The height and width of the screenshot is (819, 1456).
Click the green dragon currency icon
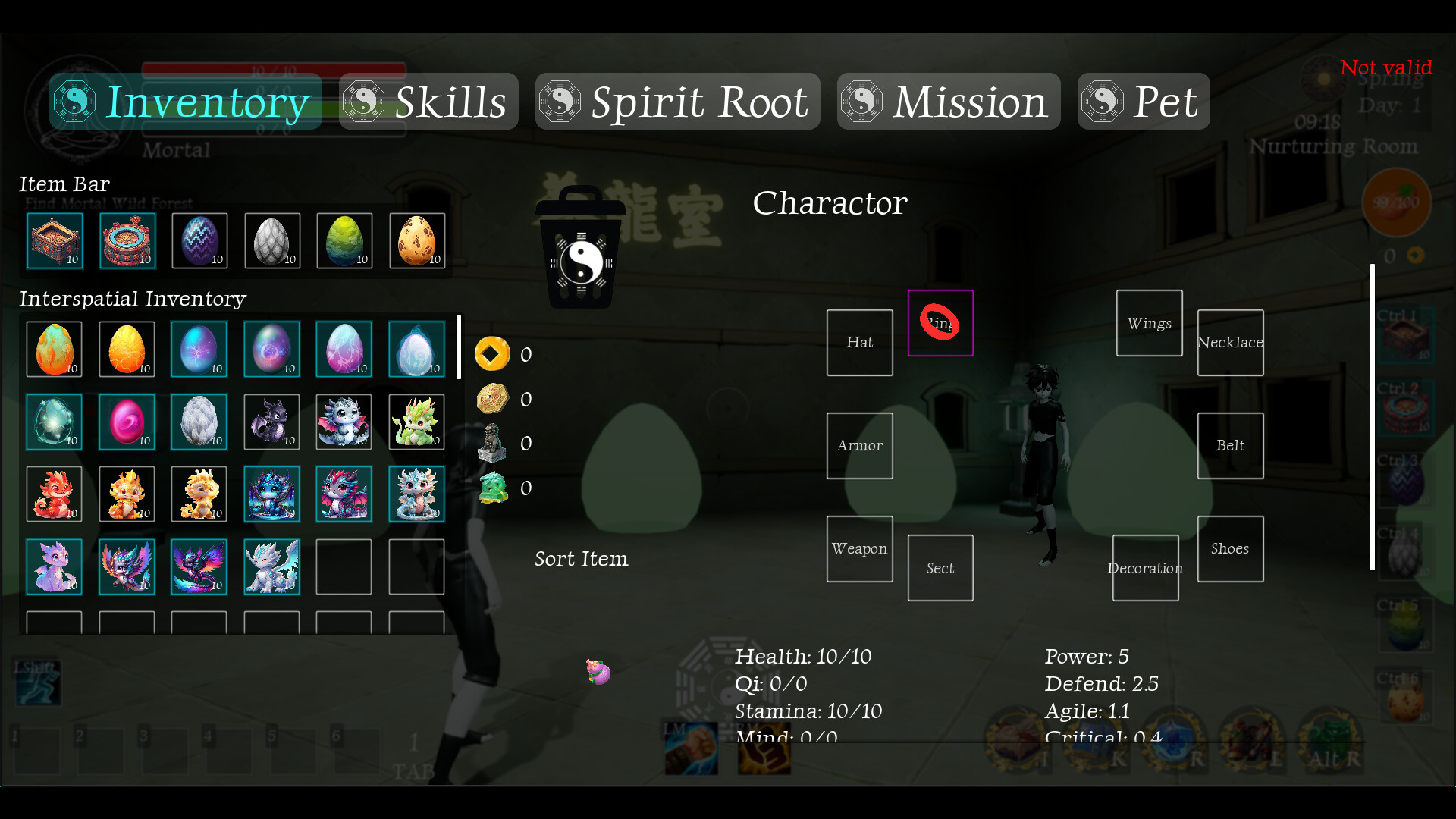[493, 488]
